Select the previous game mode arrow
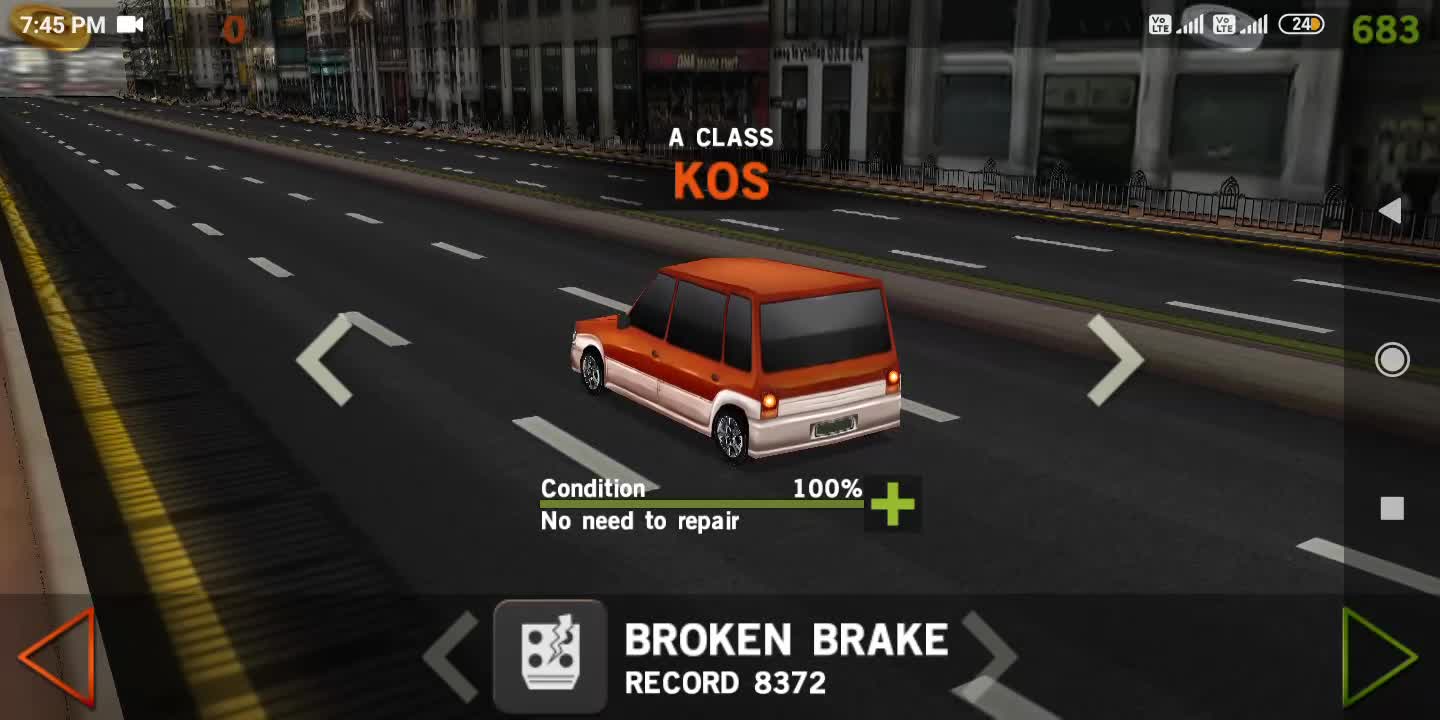1440x720 pixels. (452, 656)
